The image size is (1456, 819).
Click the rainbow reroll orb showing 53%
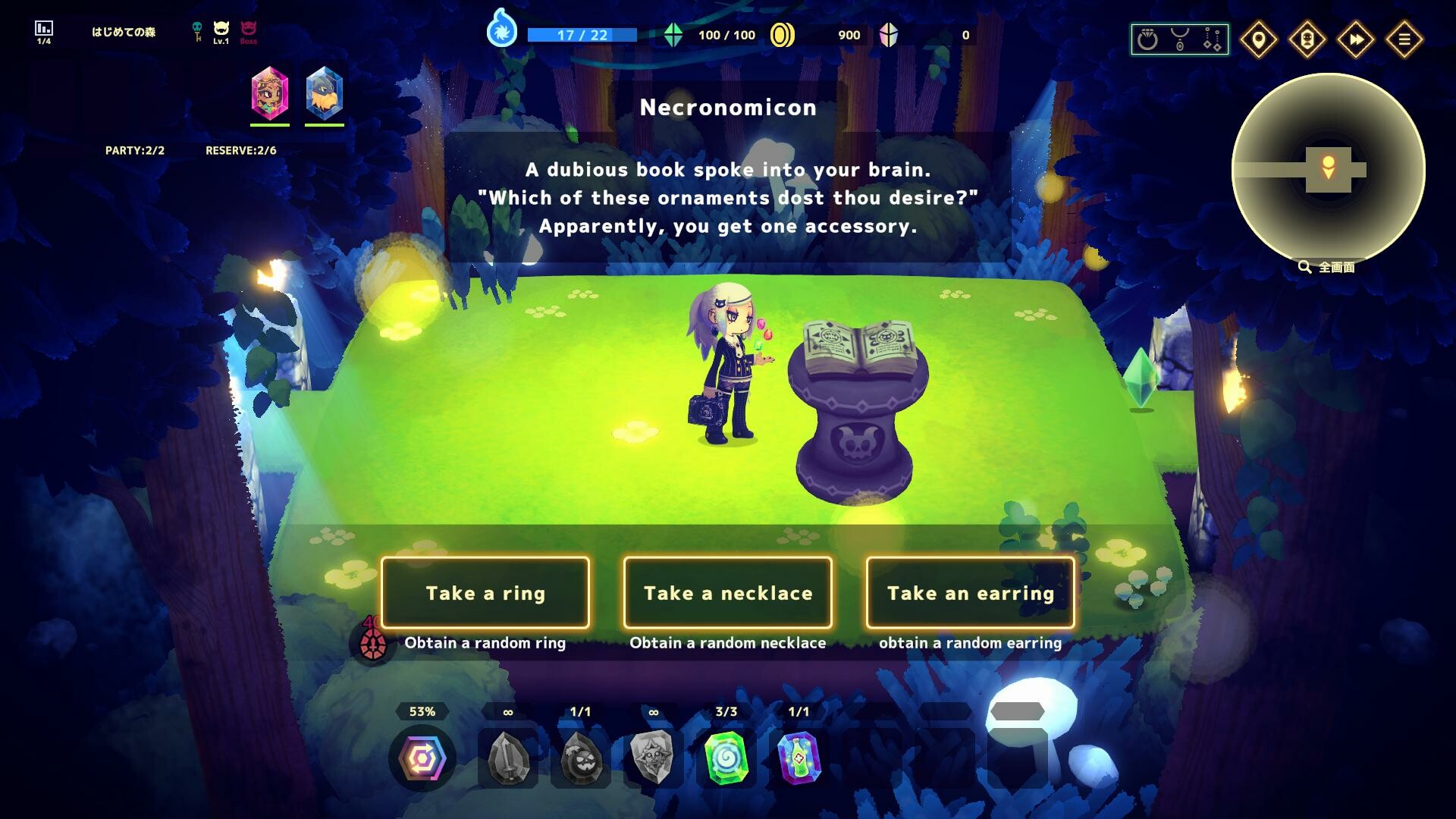tap(422, 757)
